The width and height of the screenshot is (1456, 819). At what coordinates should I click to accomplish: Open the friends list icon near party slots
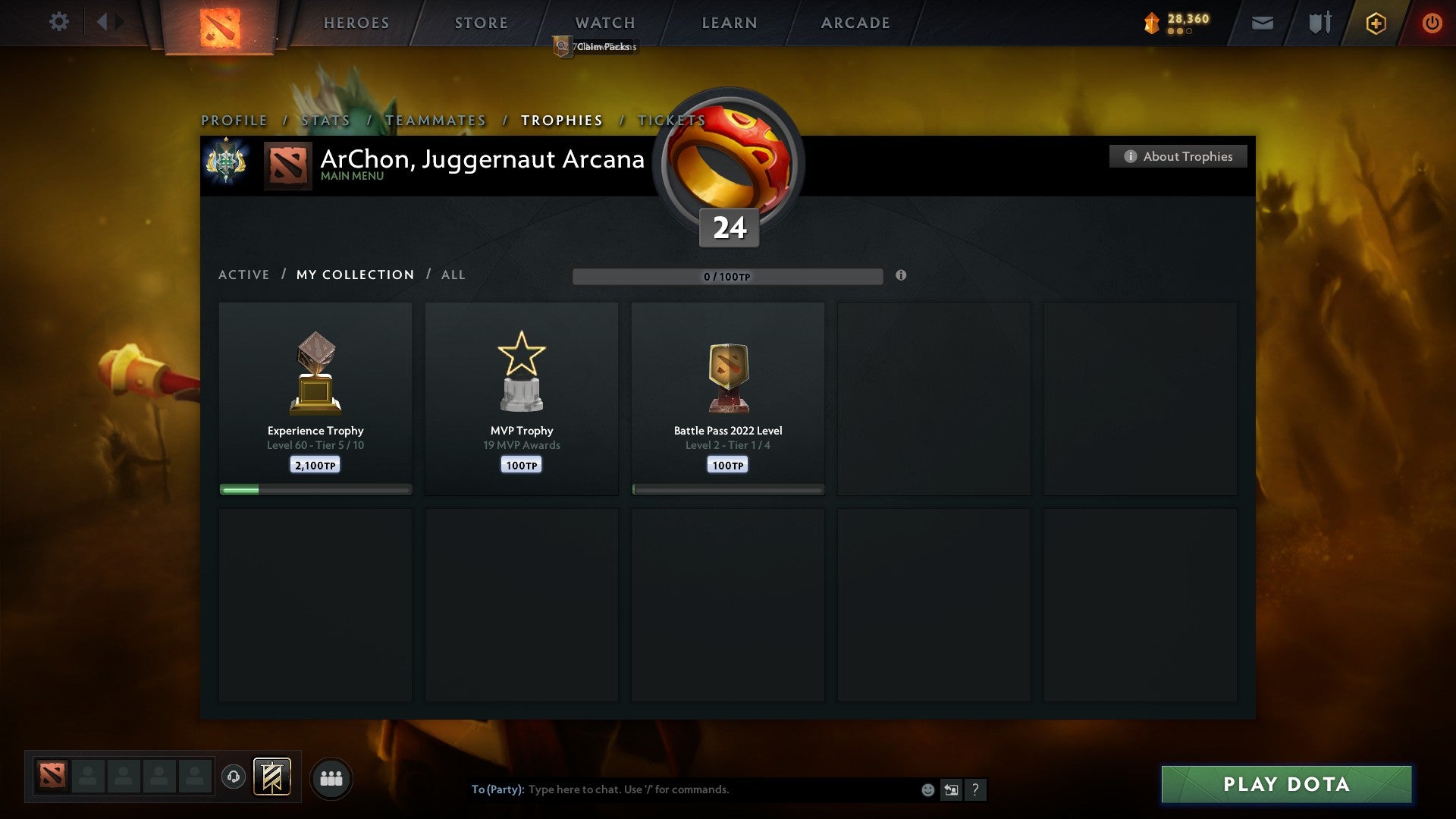click(331, 777)
